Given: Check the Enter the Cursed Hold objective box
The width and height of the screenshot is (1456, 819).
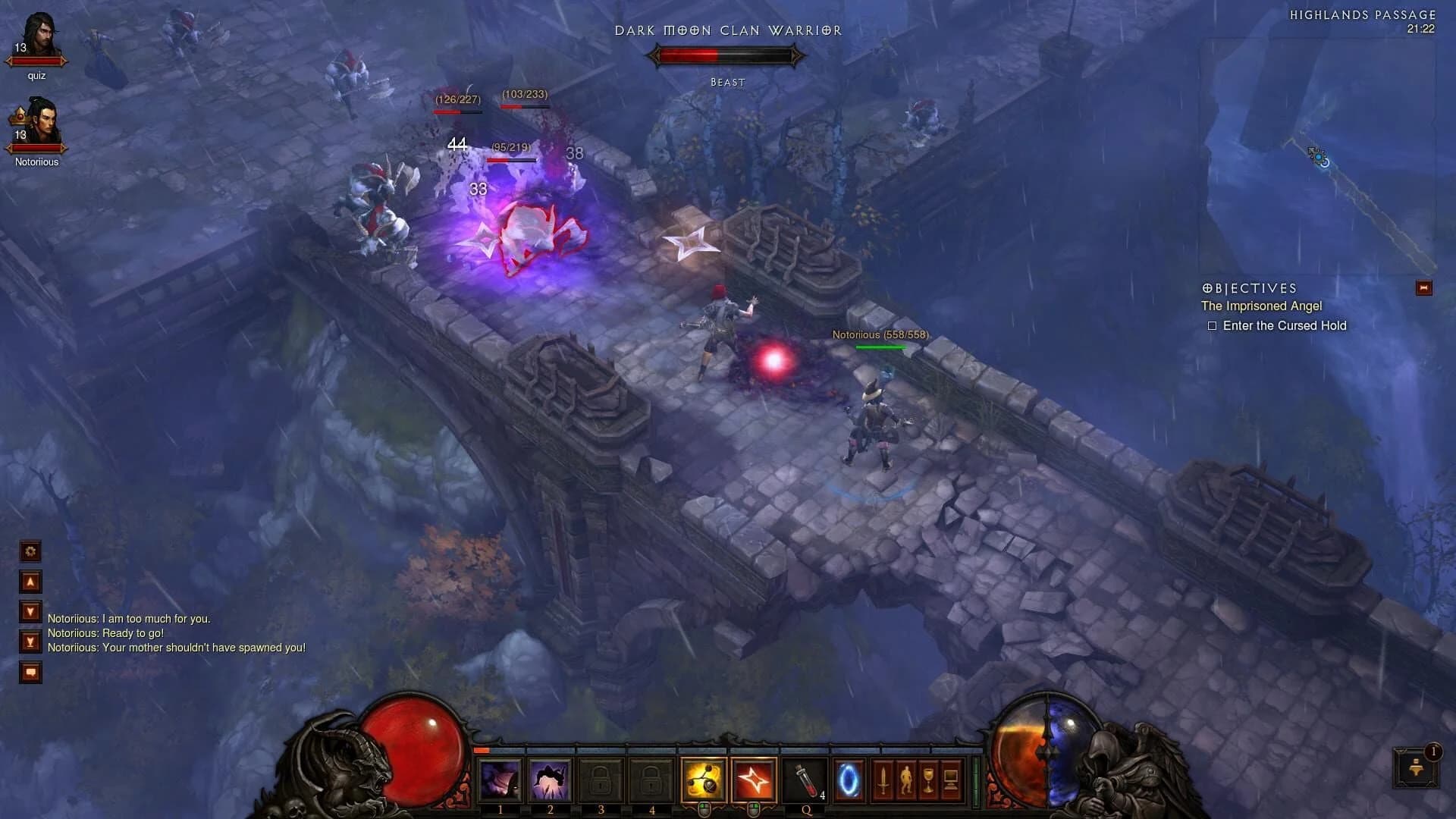Looking at the screenshot, I should pyautogui.click(x=1213, y=325).
